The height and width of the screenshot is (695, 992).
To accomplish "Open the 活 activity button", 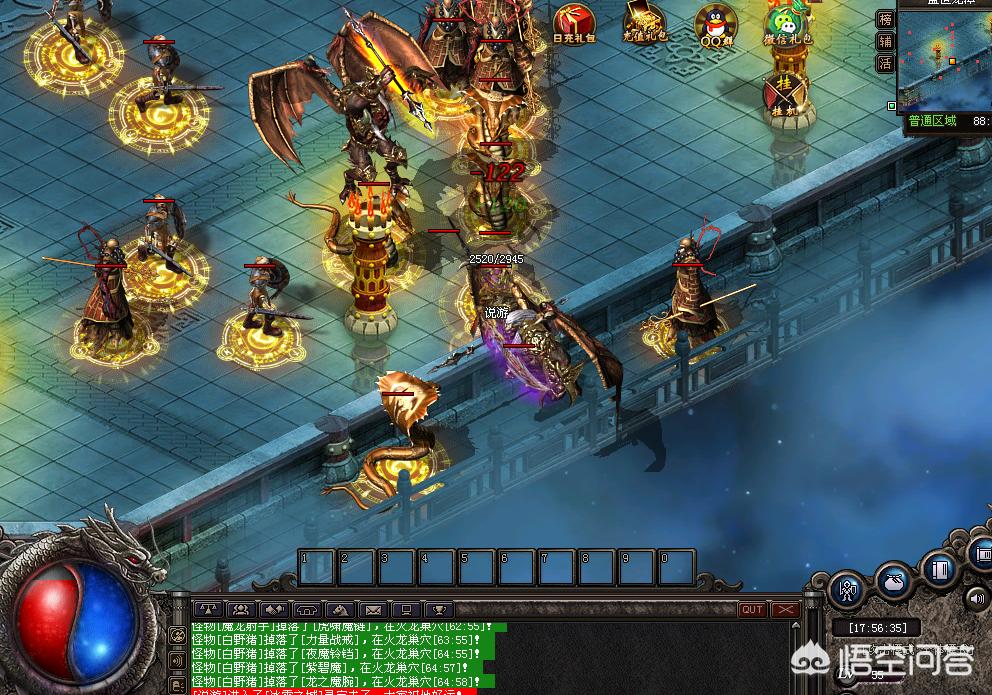I will [885, 63].
